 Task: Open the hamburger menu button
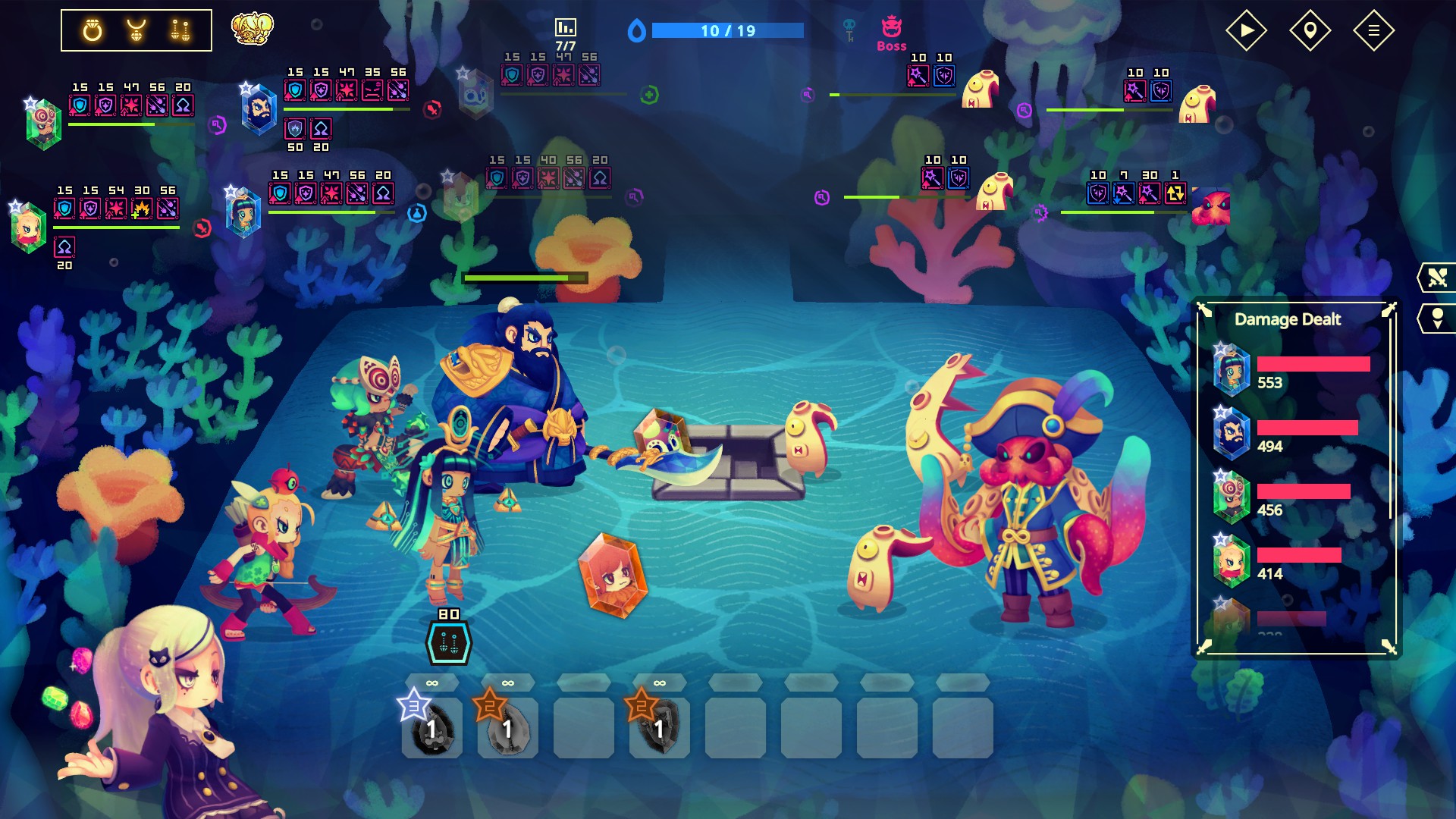pos(1373,30)
